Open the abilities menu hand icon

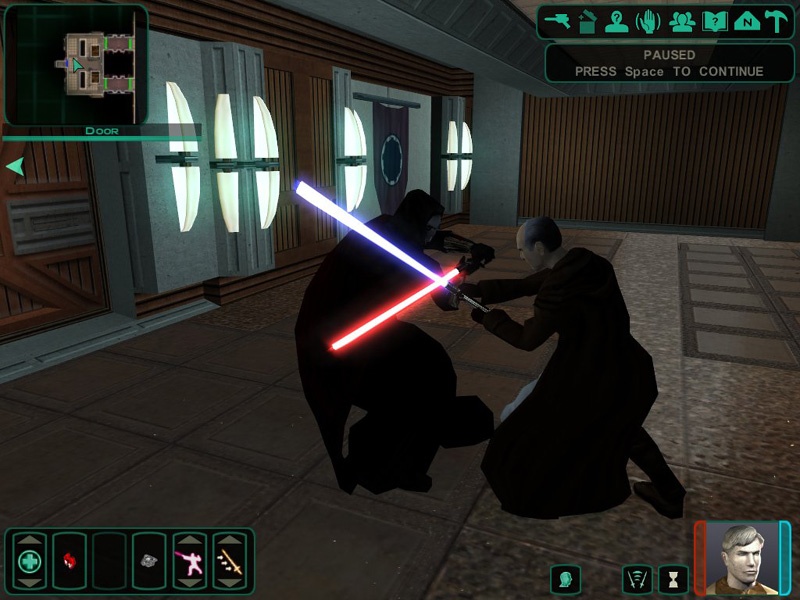(x=648, y=20)
